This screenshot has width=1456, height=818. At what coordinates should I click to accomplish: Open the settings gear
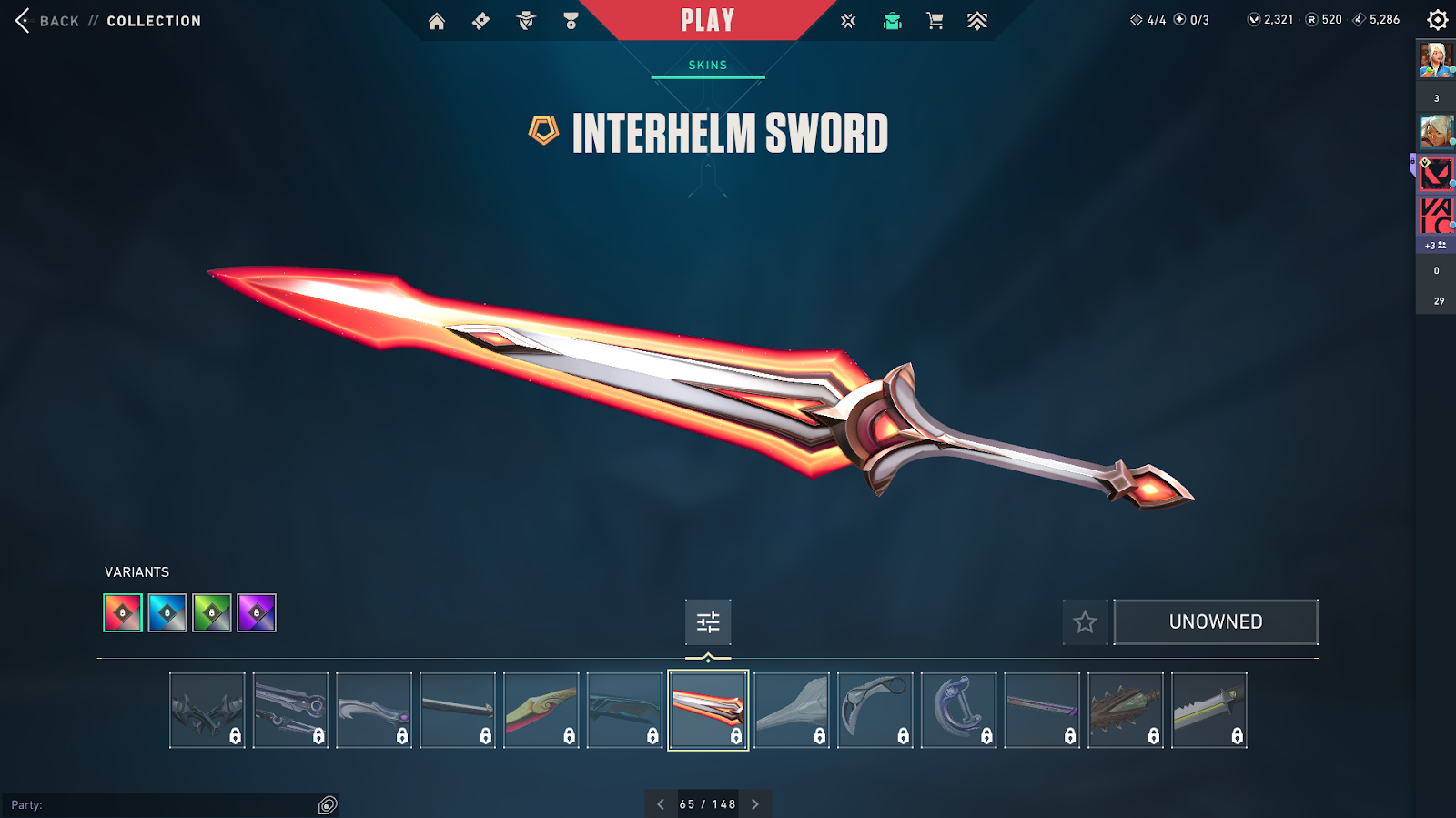point(1437,20)
